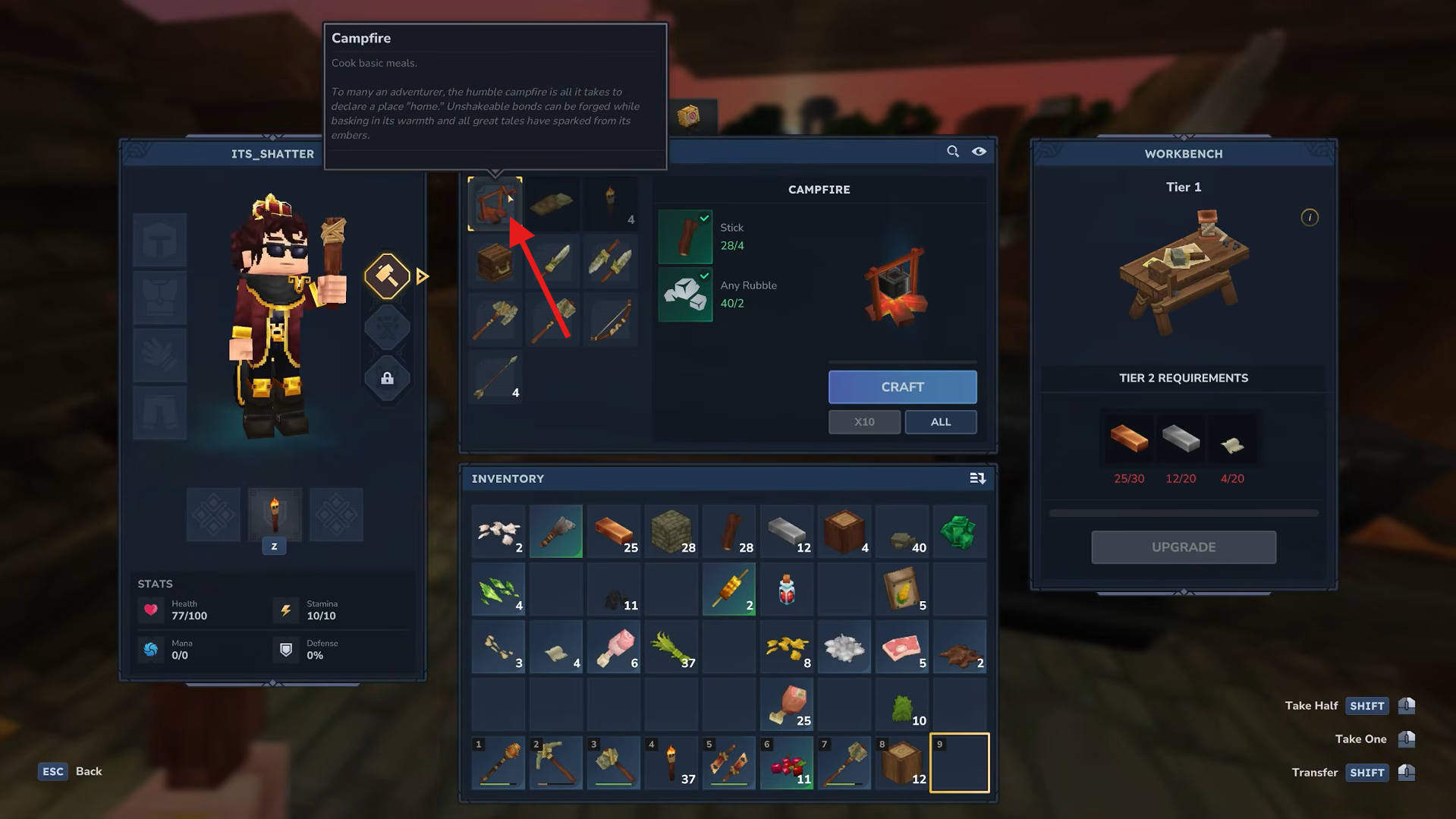Select the dual knives recipe
This screenshot has width=1456, height=819.
611,262
